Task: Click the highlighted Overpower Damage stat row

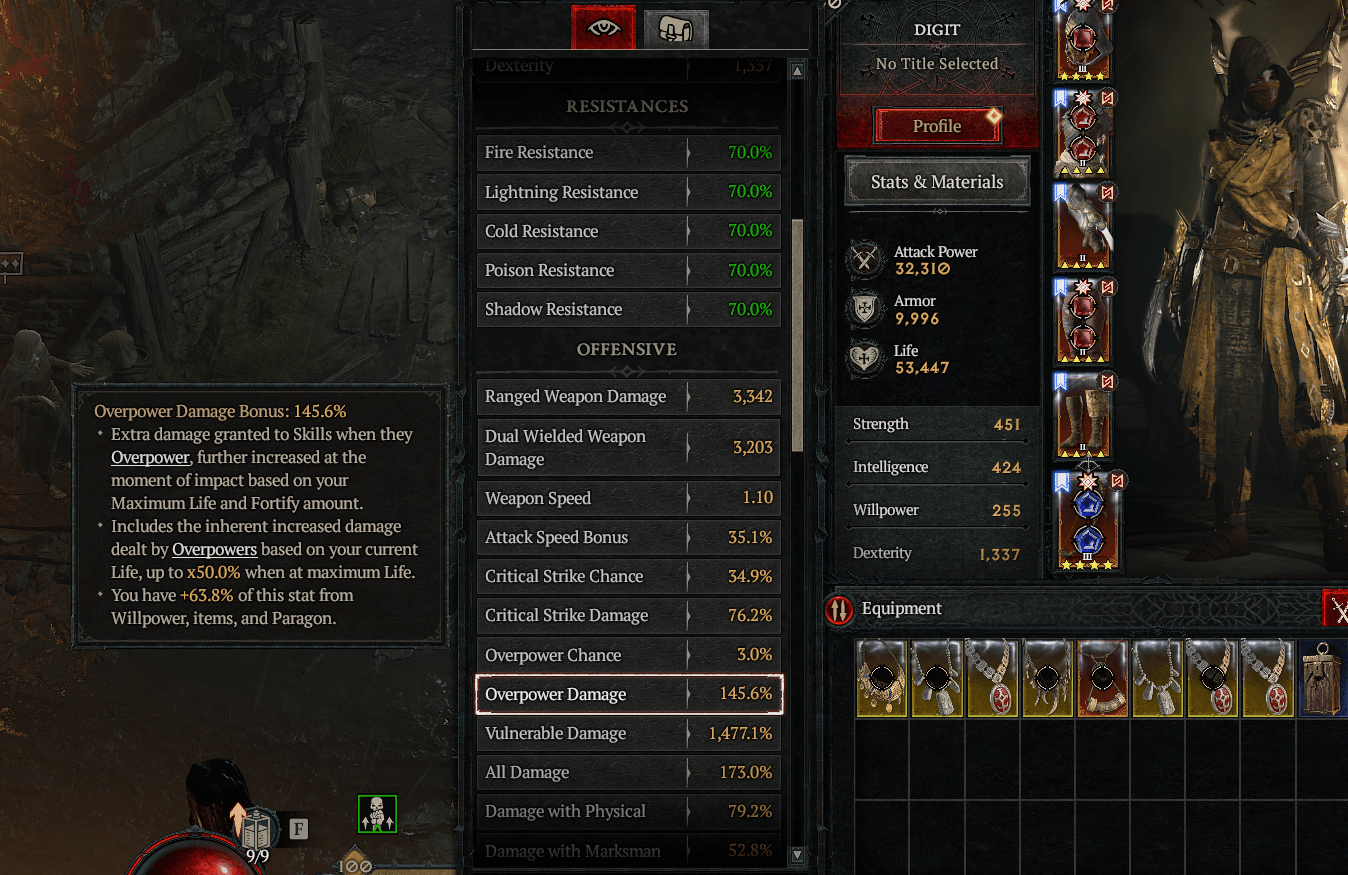Action: click(628, 693)
